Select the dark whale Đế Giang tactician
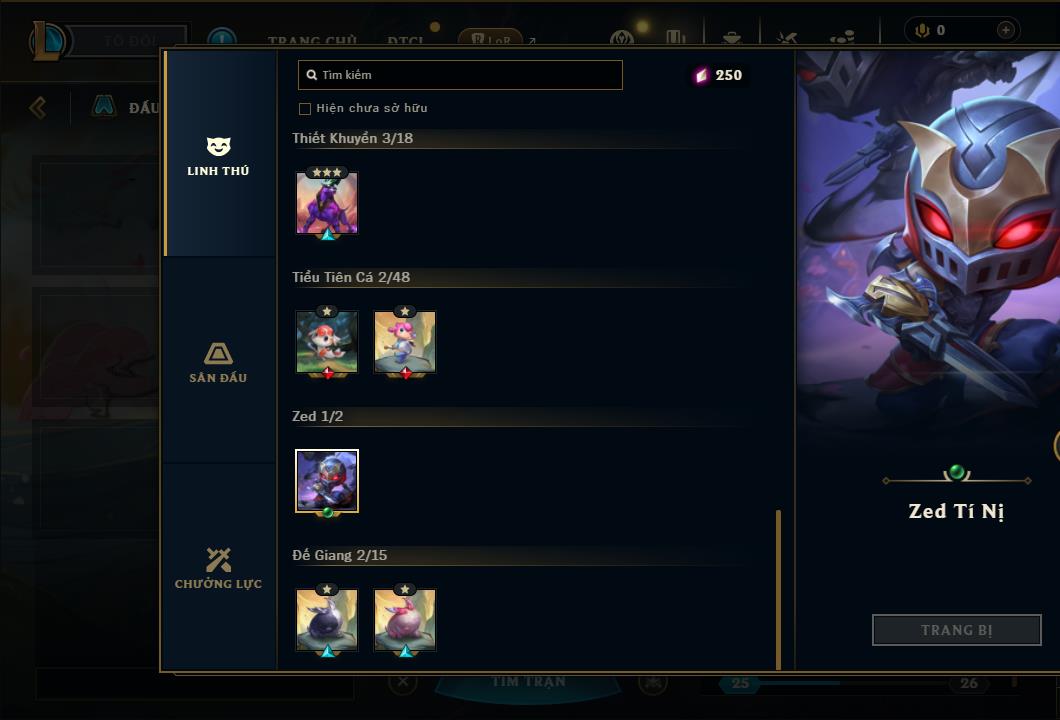 click(327, 620)
